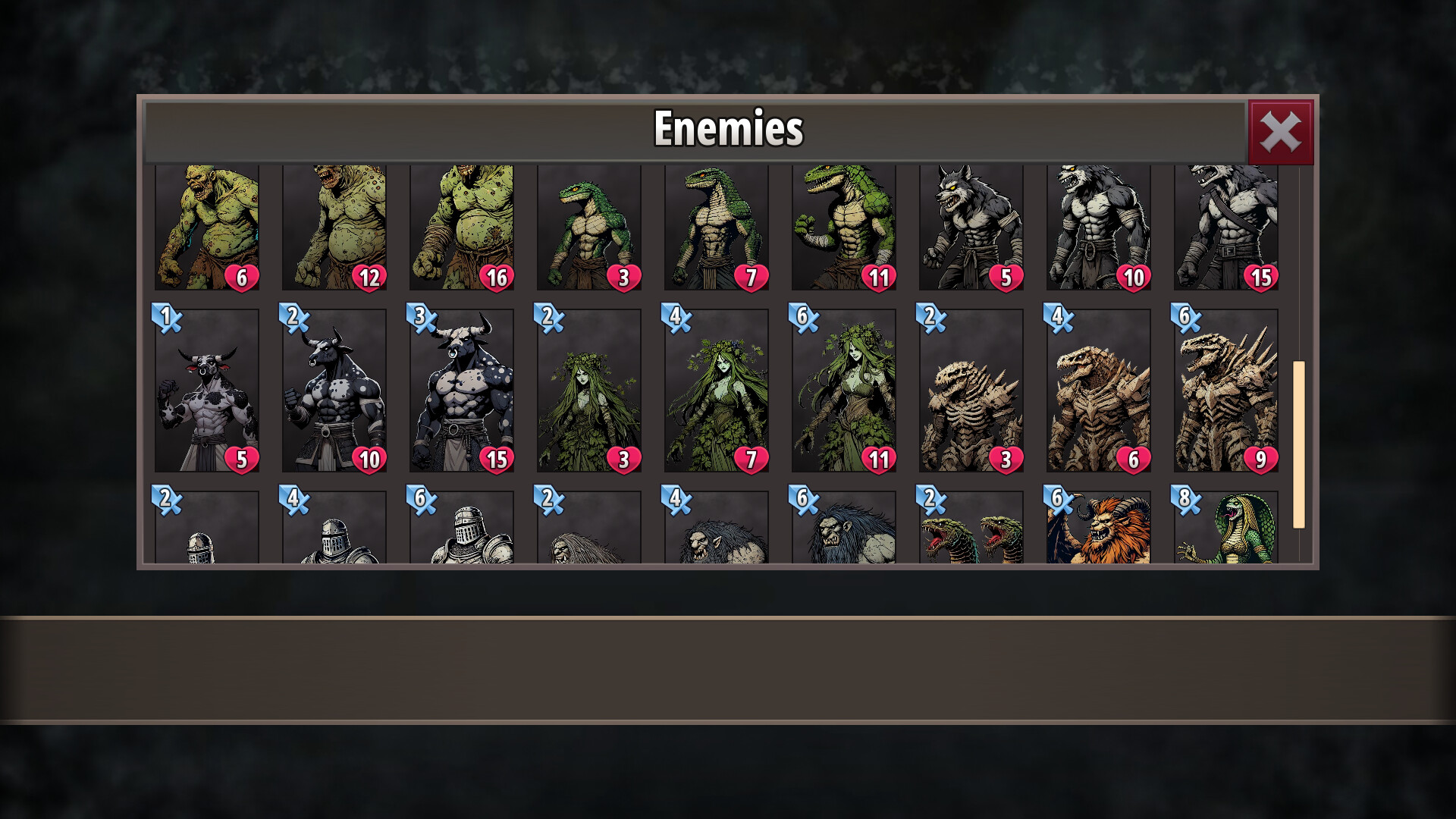Image resolution: width=1456 pixels, height=819 pixels.
Task: Choose the bone dragon card with 6 health
Action: click(1099, 391)
